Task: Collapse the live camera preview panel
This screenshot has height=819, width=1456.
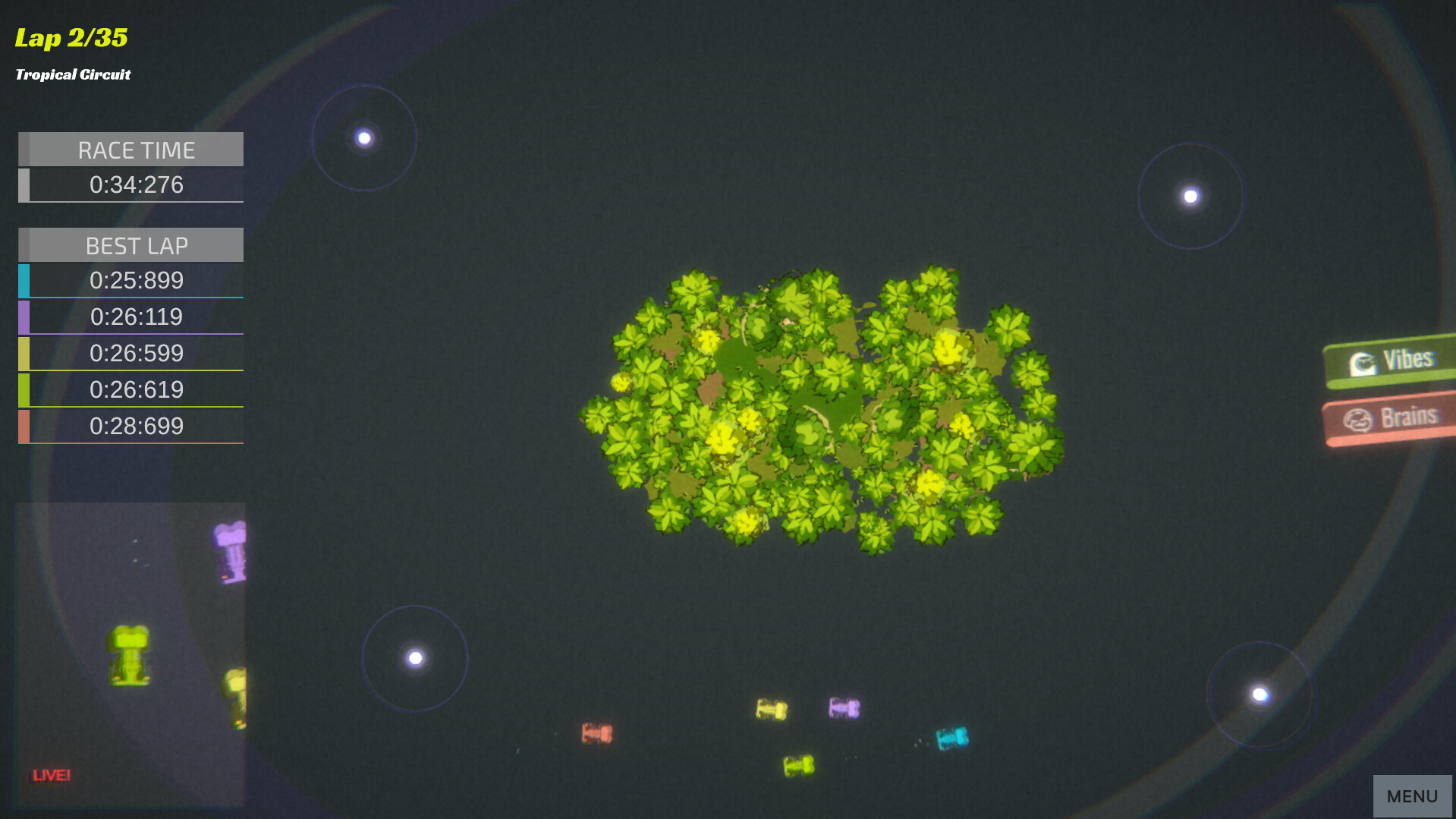Action: pyautogui.click(x=129, y=653)
